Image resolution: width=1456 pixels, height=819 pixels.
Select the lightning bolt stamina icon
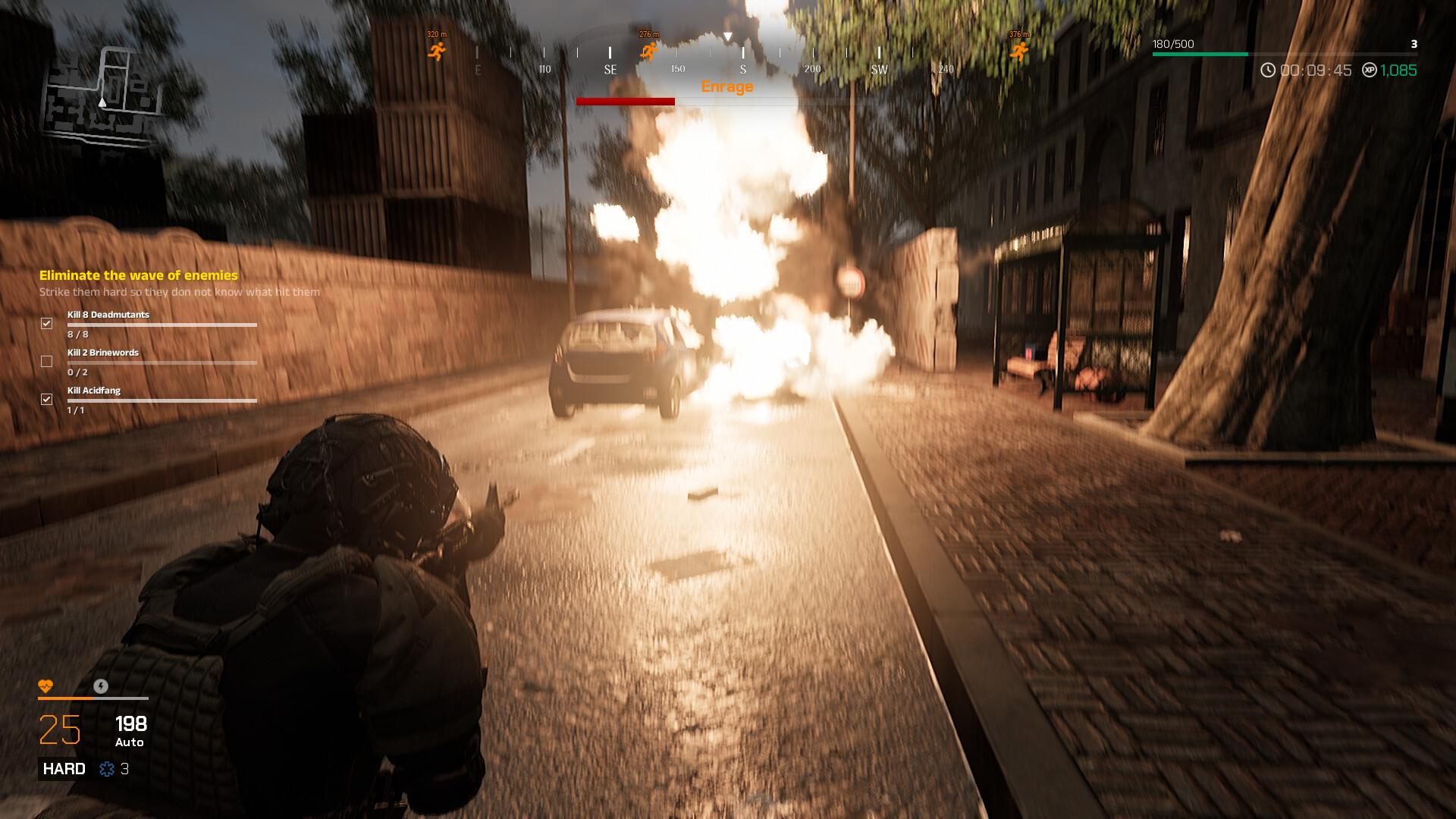[101, 686]
